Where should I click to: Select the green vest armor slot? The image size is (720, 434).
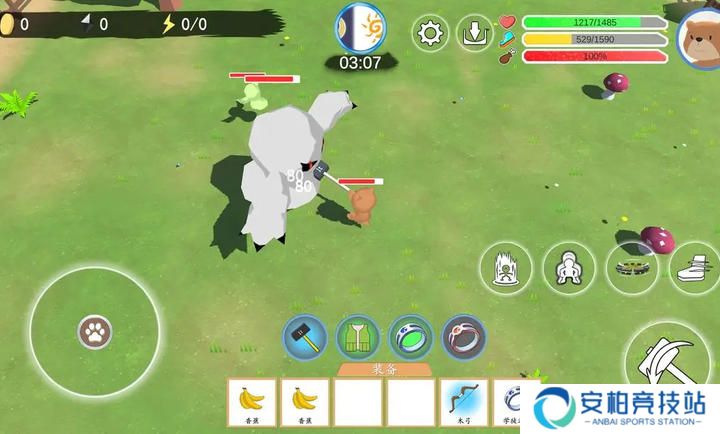tap(357, 337)
